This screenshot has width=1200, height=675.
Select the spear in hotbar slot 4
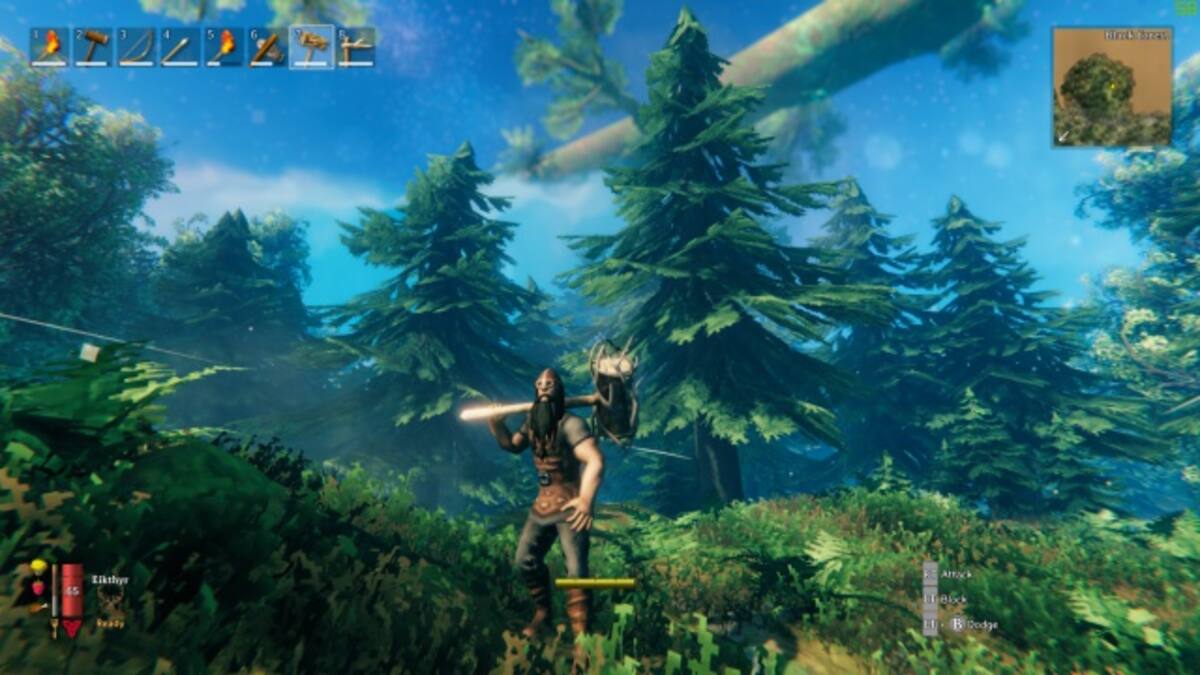point(180,47)
